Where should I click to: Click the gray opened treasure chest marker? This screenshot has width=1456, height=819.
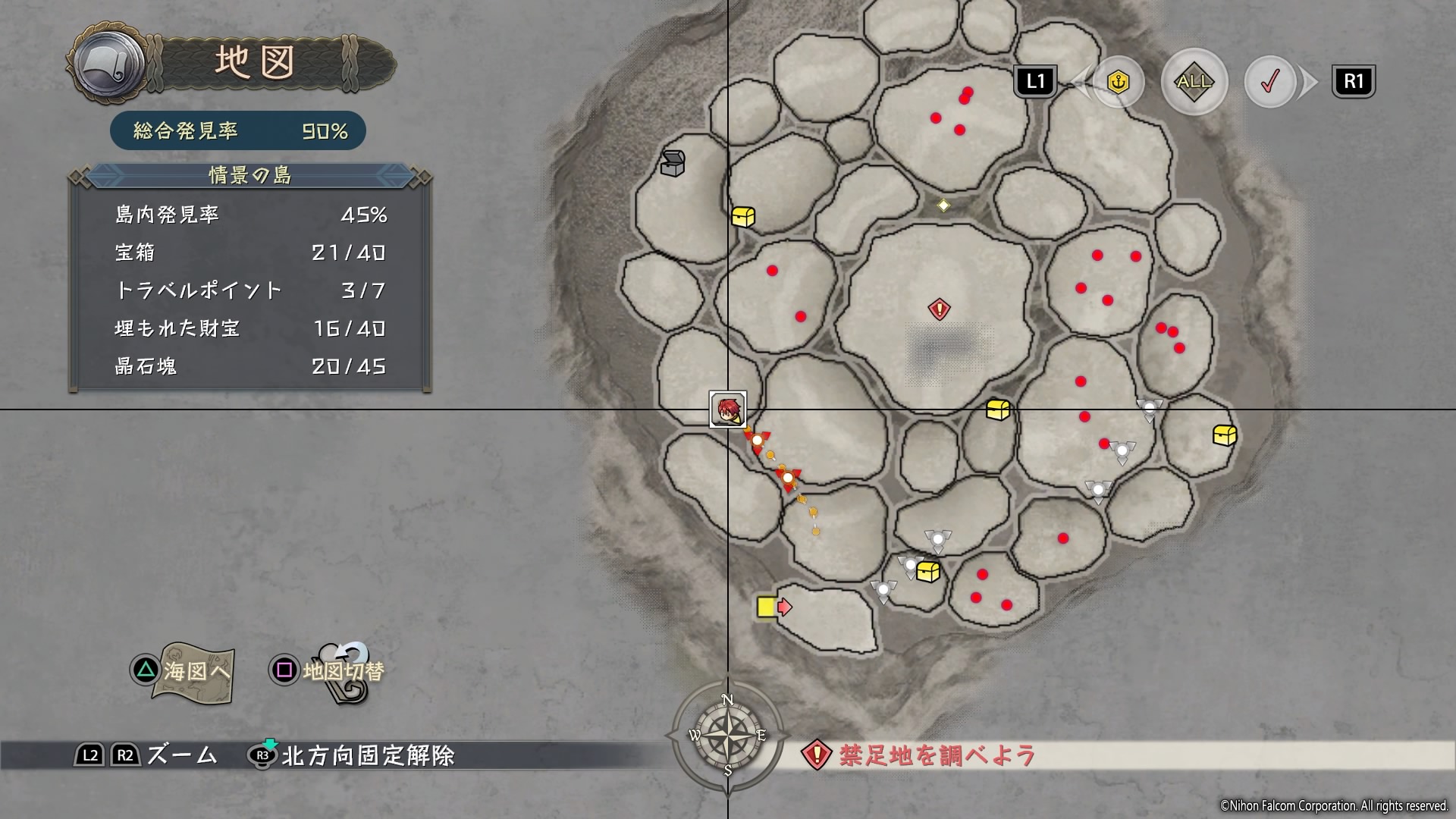672,163
